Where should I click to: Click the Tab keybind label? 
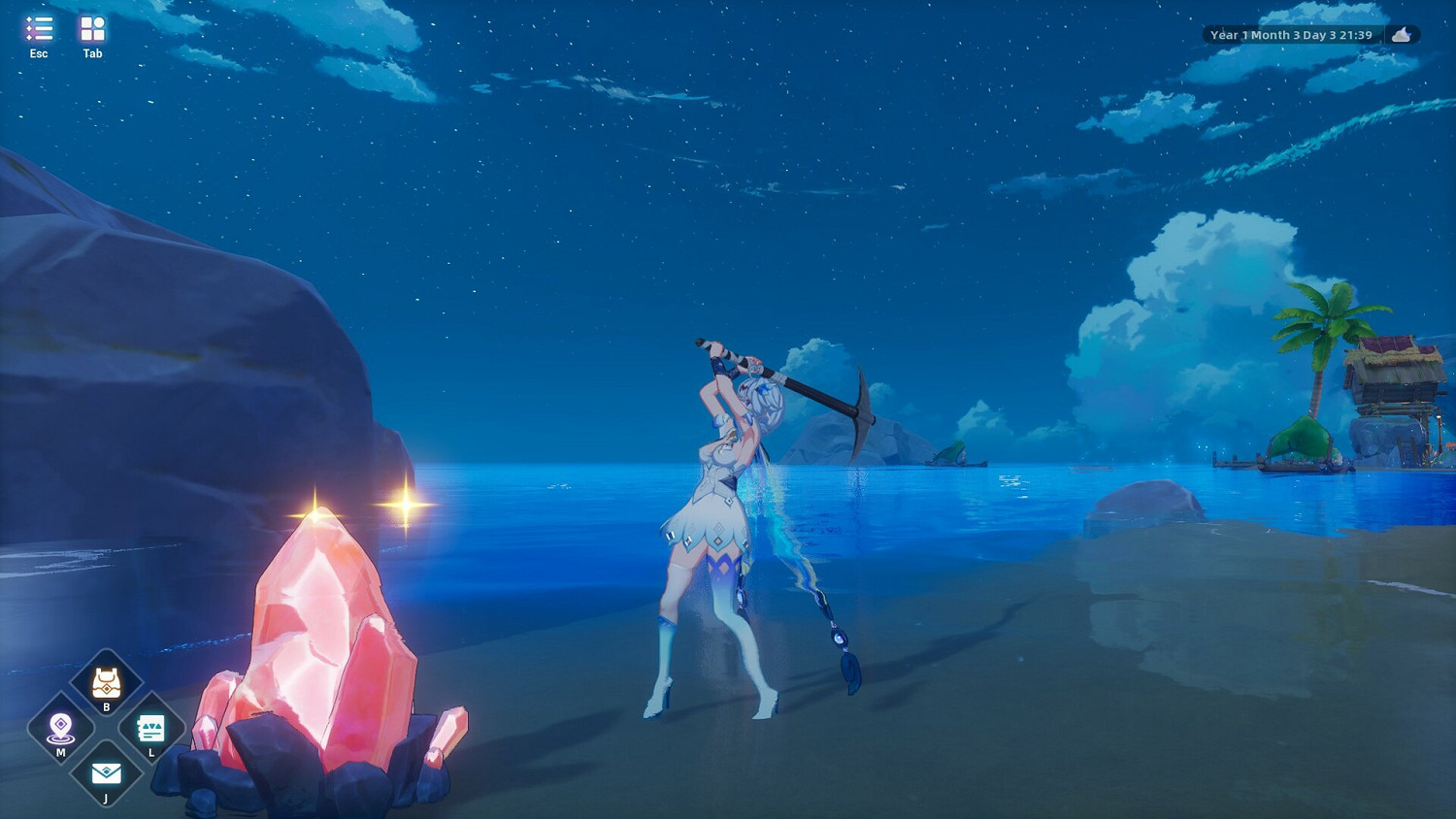point(92,53)
